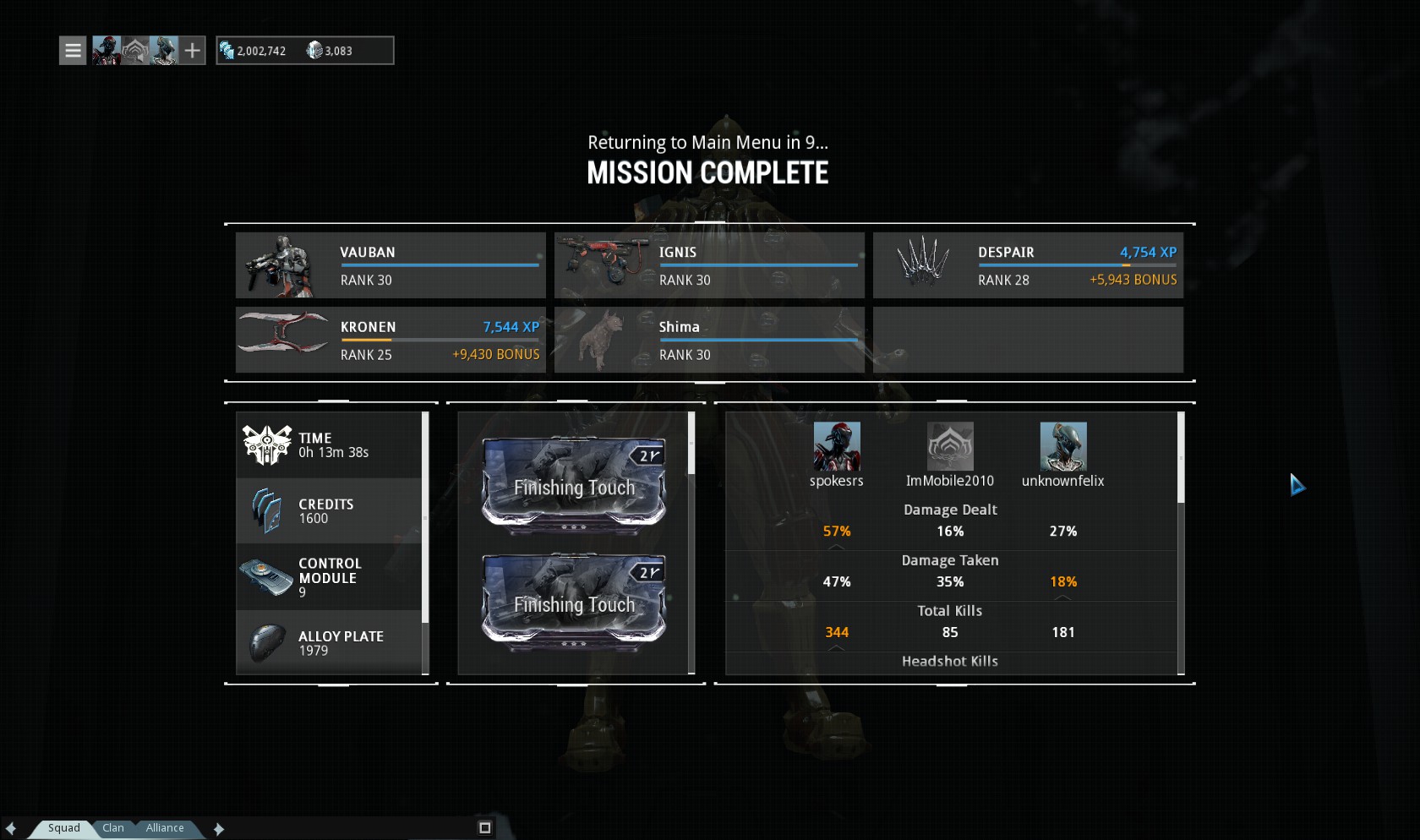Select the Credits reward row
1420x840 pixels.
point(330,511)
